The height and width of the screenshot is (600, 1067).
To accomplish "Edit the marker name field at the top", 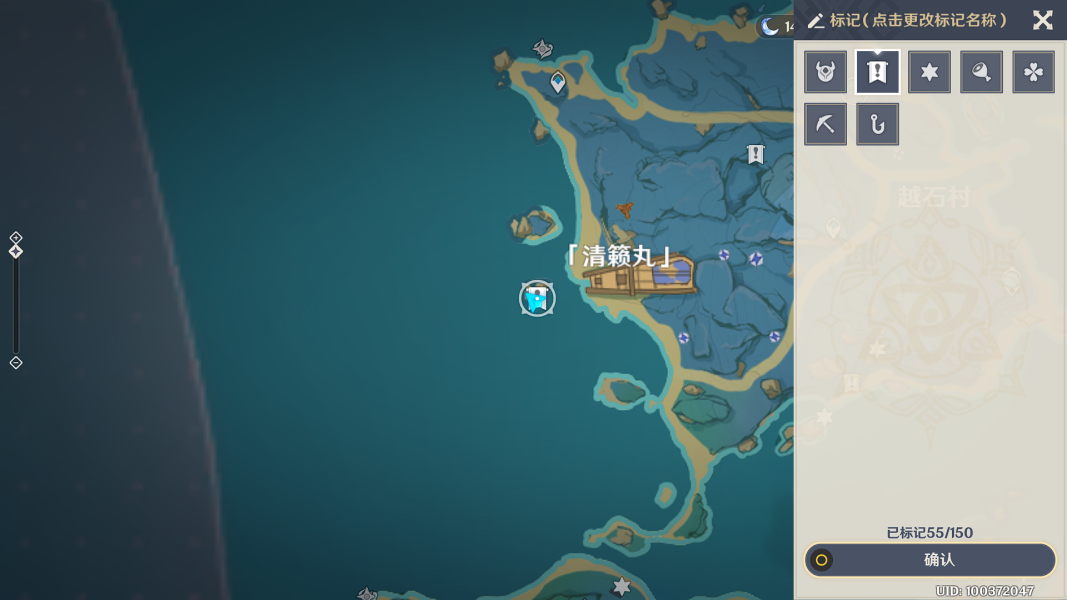I will (x=918, y=20).
